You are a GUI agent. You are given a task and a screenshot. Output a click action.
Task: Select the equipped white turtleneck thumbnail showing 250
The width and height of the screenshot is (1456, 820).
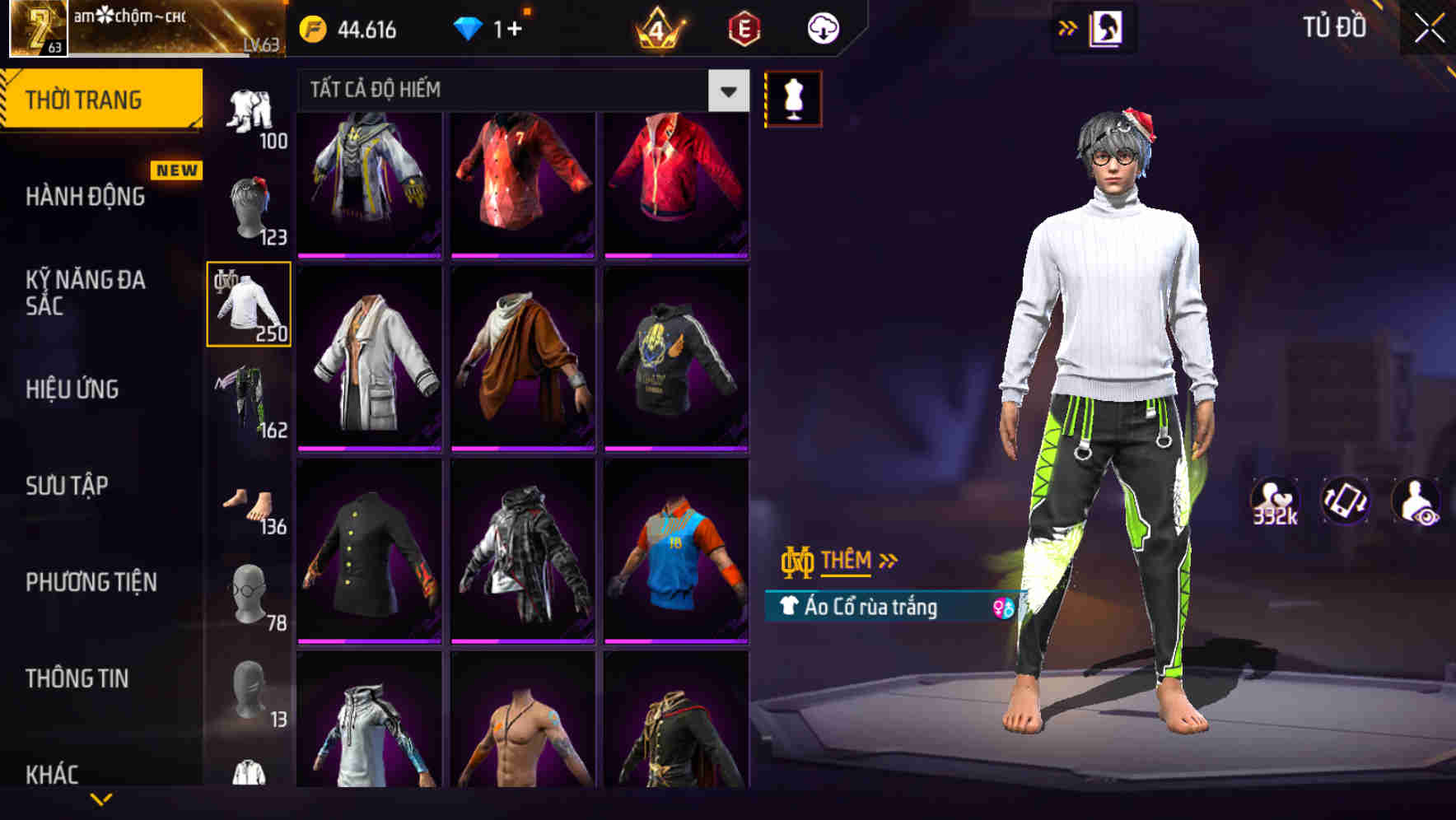point(248,305)
